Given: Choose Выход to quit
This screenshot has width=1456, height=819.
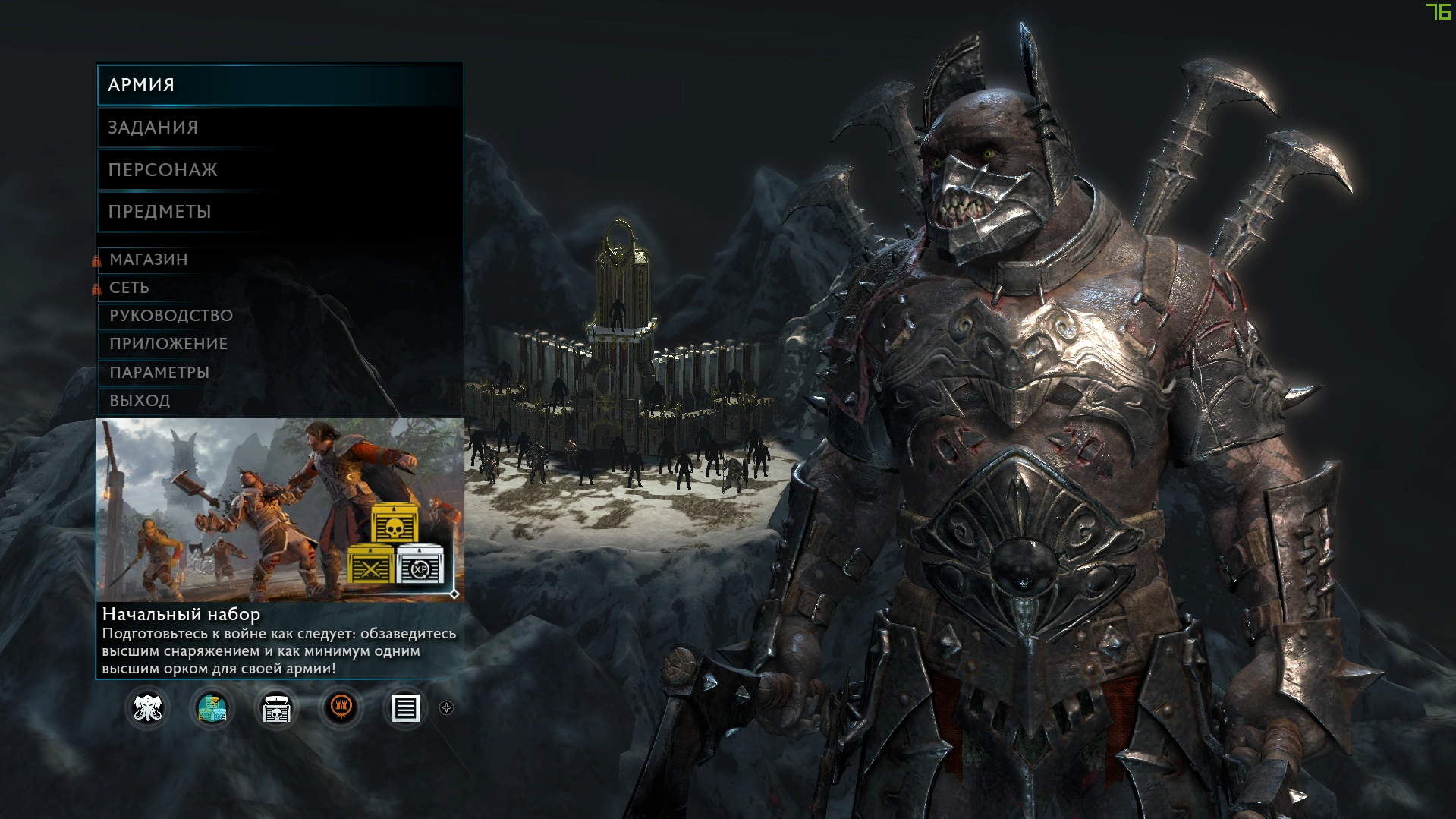Looking at the screenshot, I should pyautogui.click(x=140, y=401).
